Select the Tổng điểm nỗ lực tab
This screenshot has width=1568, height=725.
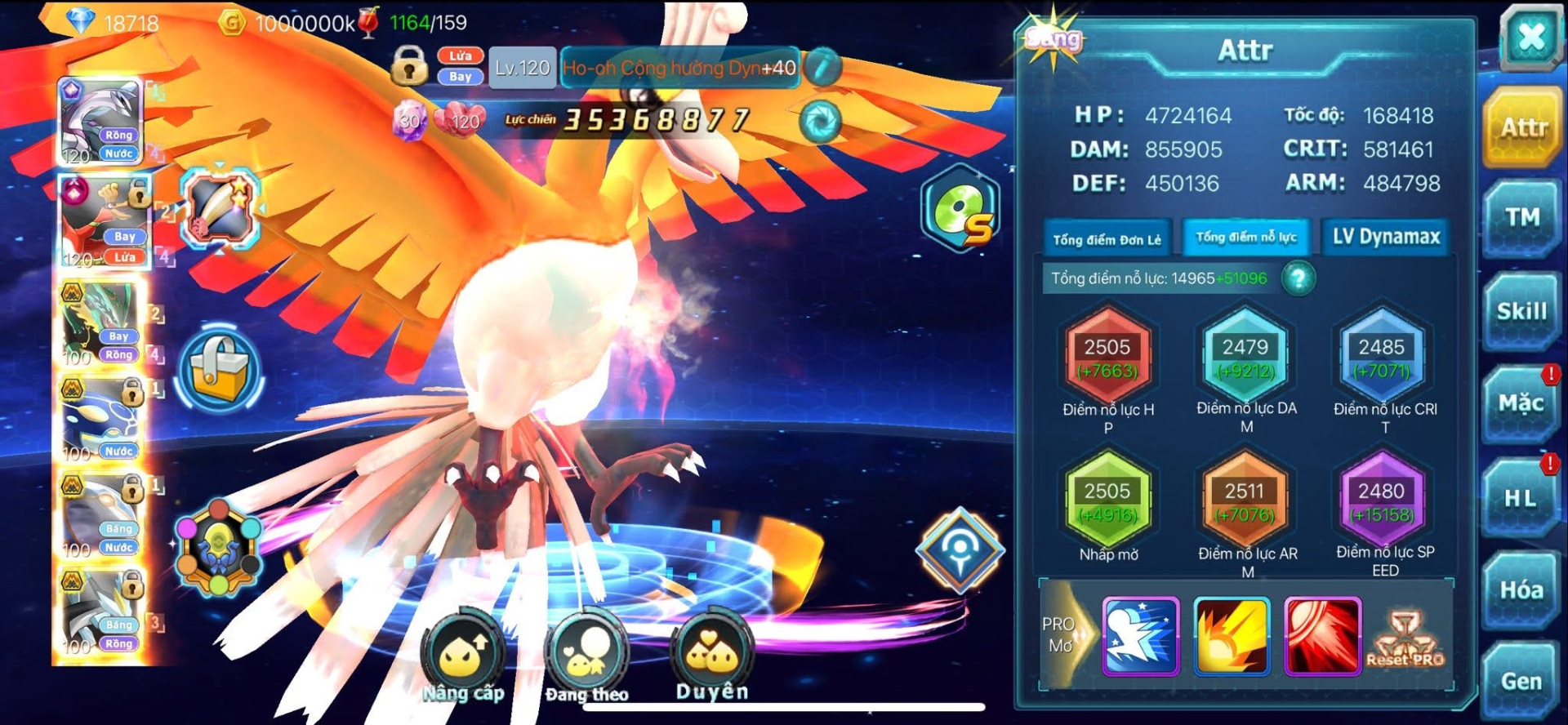coord(1245,238)
